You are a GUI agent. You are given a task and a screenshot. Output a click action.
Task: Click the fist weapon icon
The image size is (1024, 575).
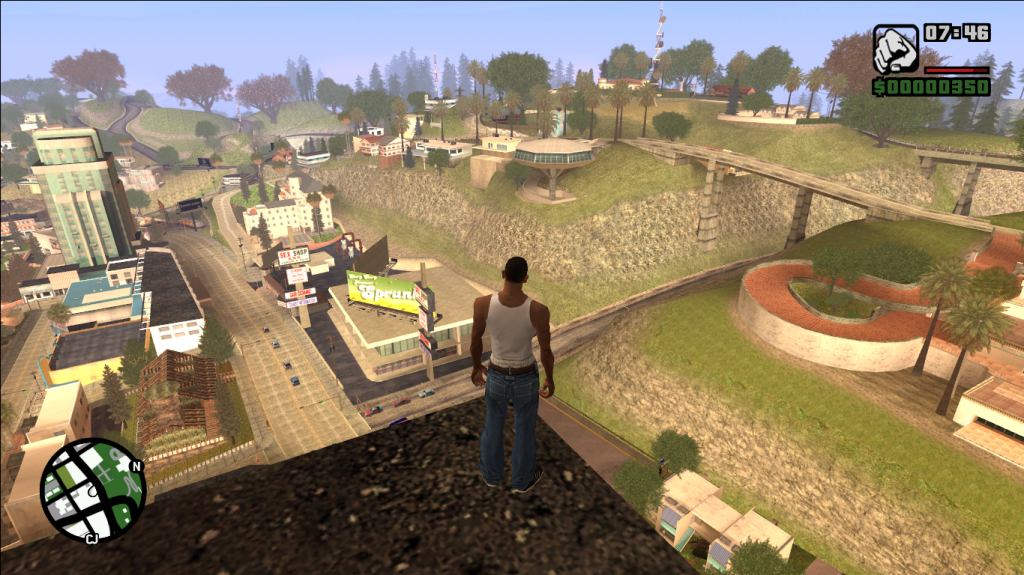point(894,49)
